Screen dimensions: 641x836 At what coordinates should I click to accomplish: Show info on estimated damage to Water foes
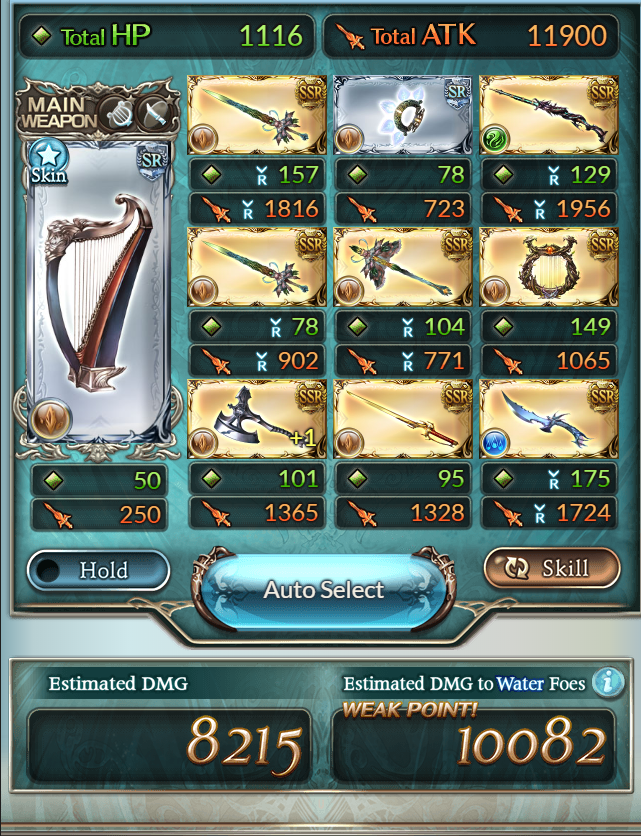605,682
